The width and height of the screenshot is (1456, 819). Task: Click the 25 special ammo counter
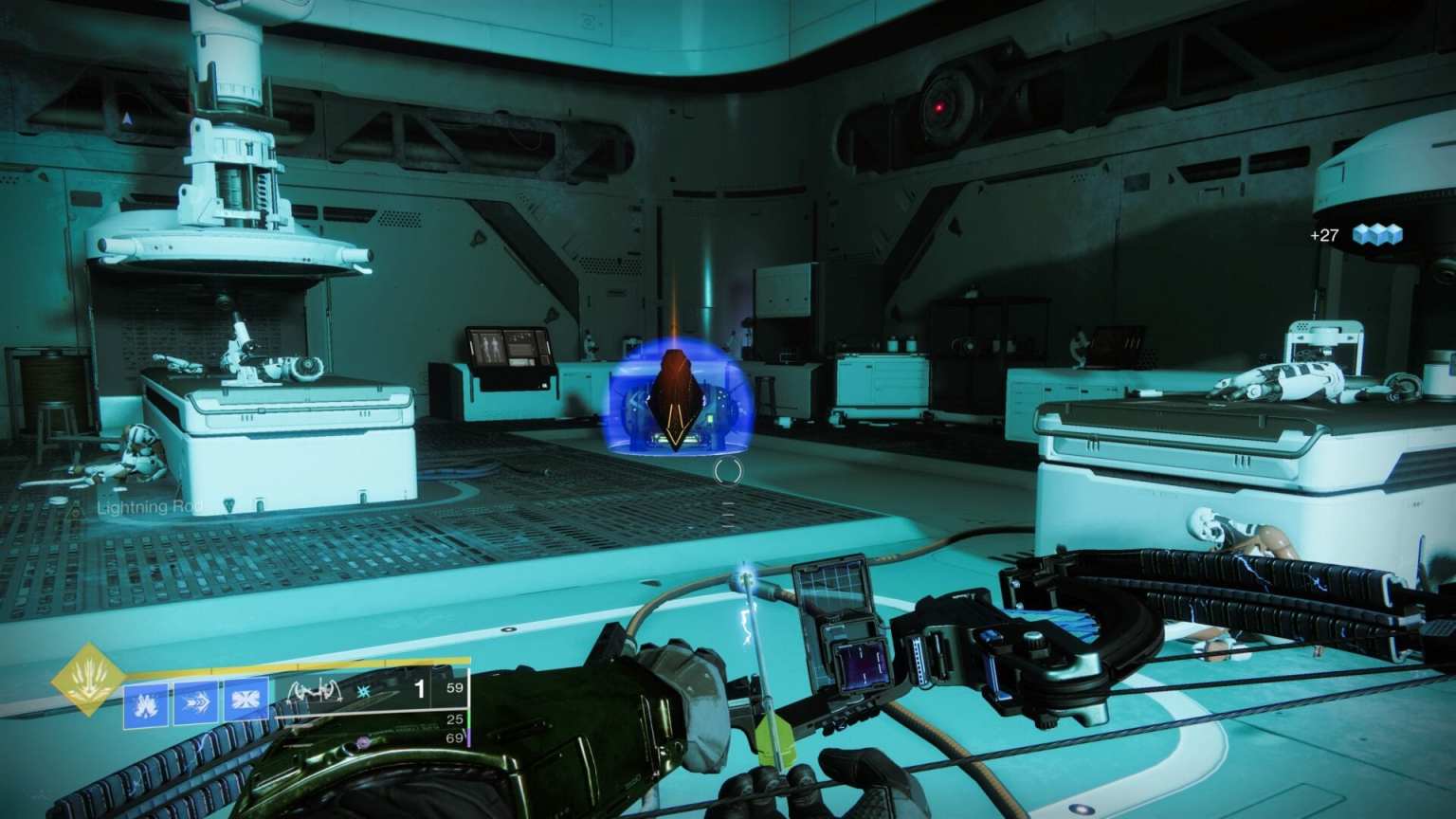(456, 720)
